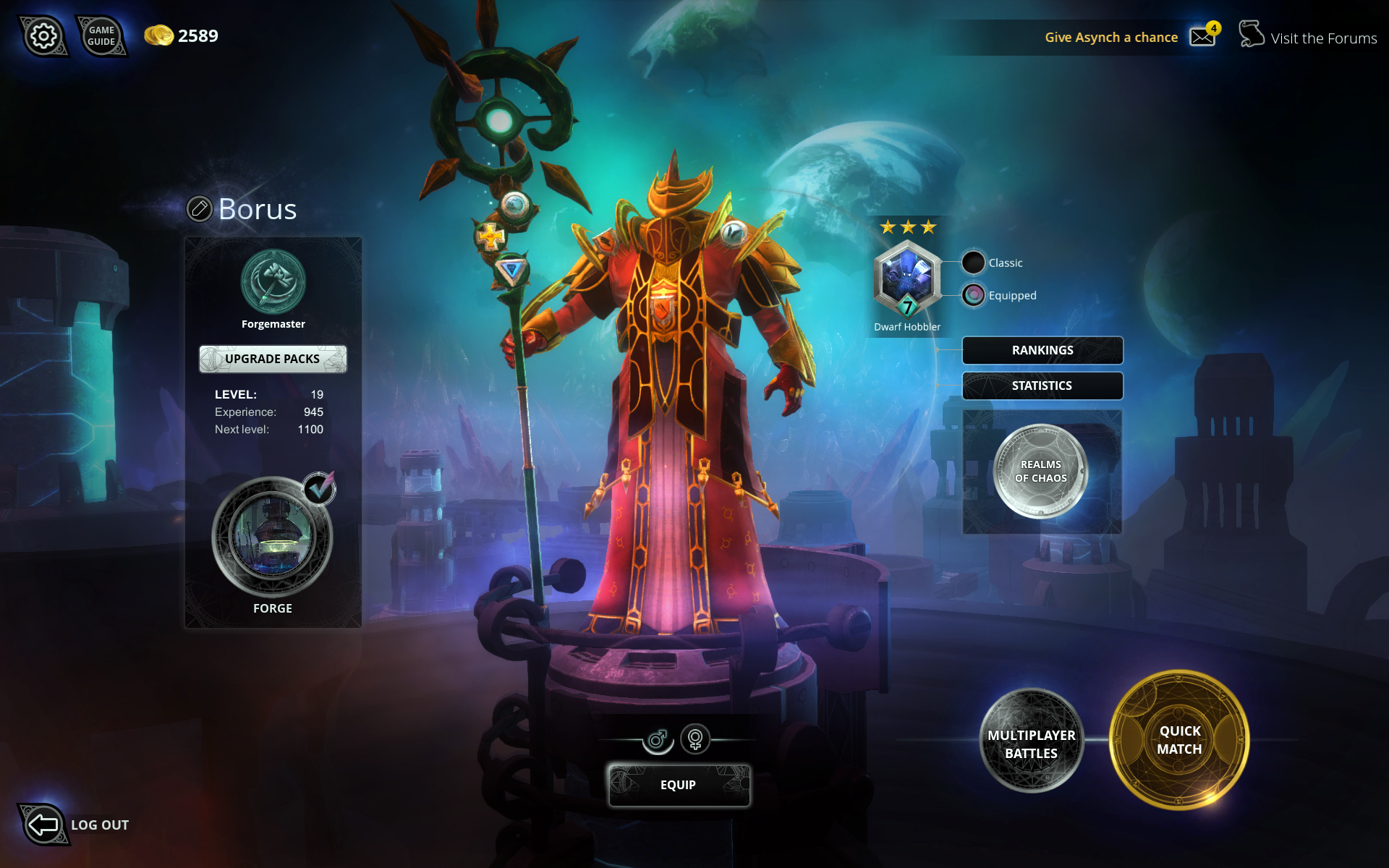The image size is (1389, 868).
Task: Open the gear settings menu
Action: 43,36
